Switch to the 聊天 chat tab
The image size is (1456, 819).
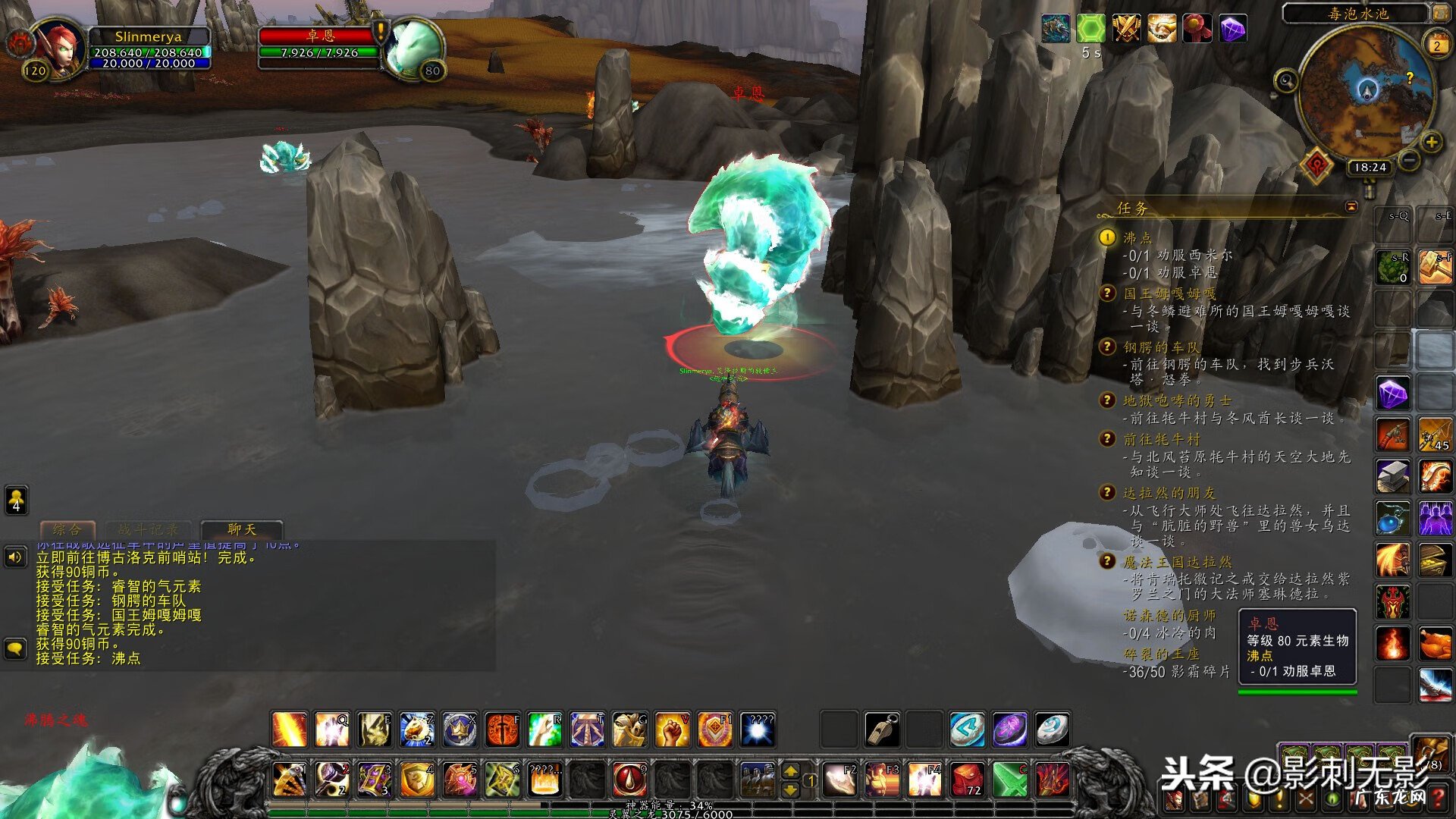[x=242, y=529]
